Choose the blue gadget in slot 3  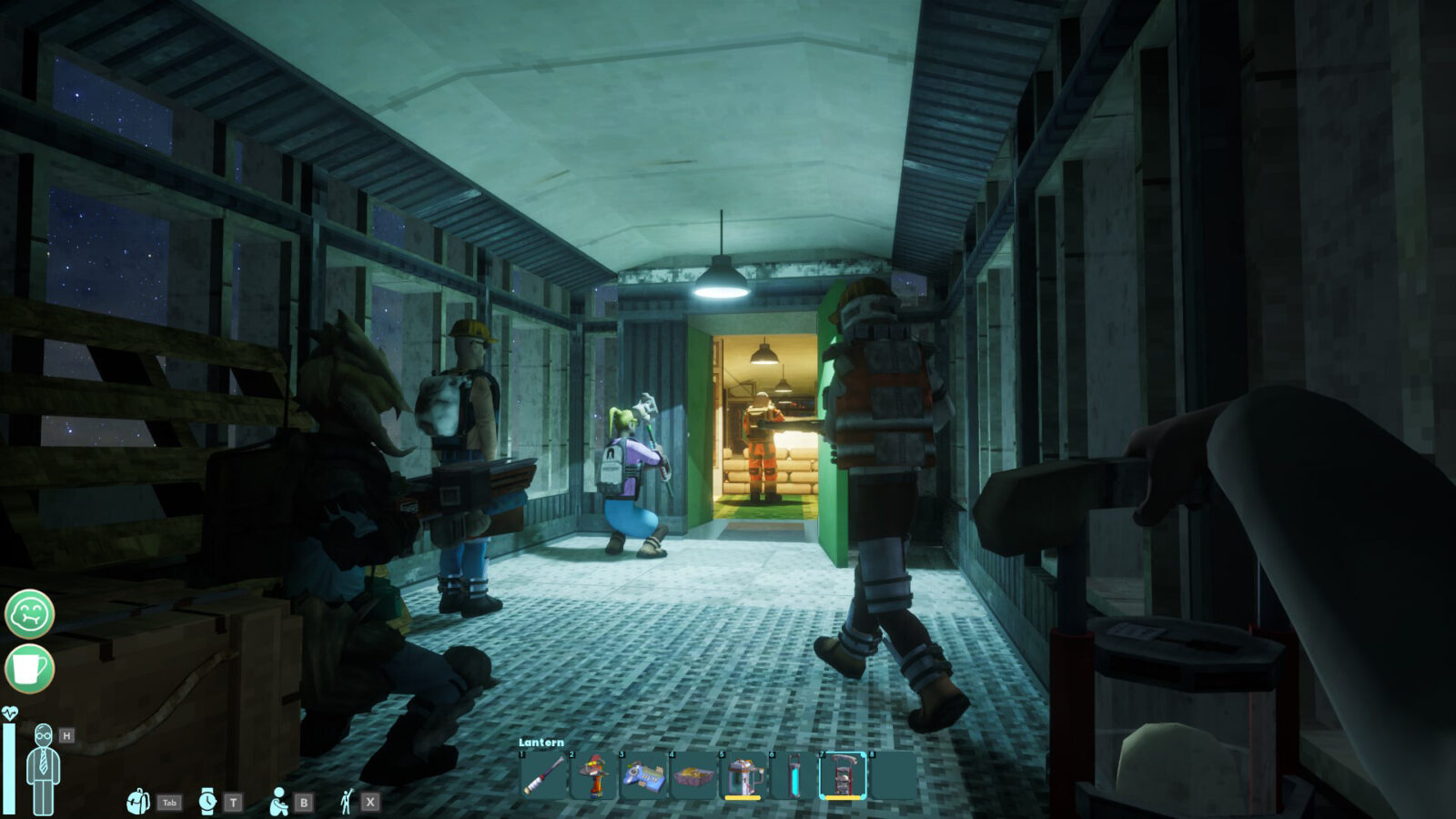[643, 776]
